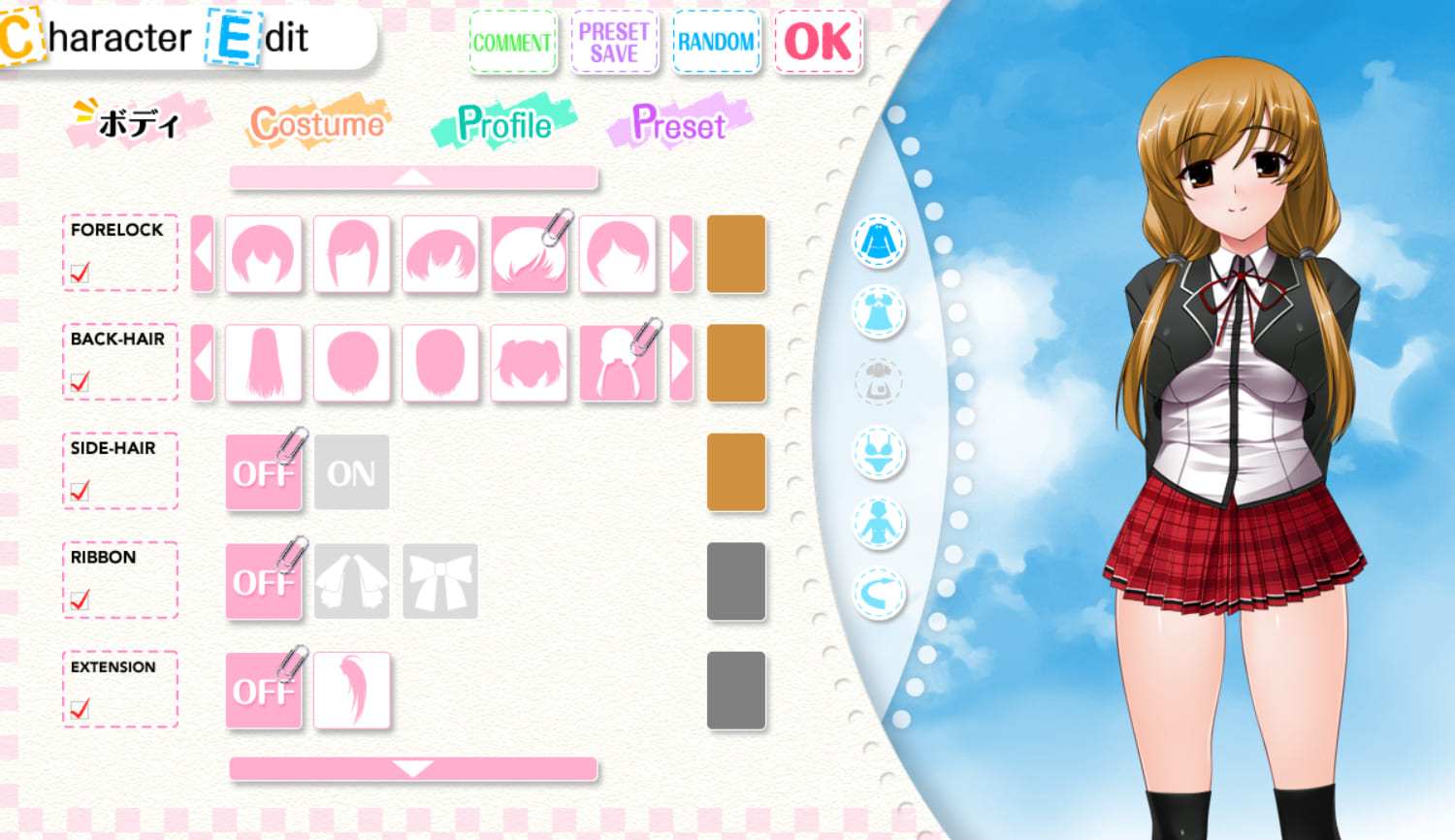Open the back-hair color swatch
The width and height of the screenshot is (1455, 840).
click(736, 363)
